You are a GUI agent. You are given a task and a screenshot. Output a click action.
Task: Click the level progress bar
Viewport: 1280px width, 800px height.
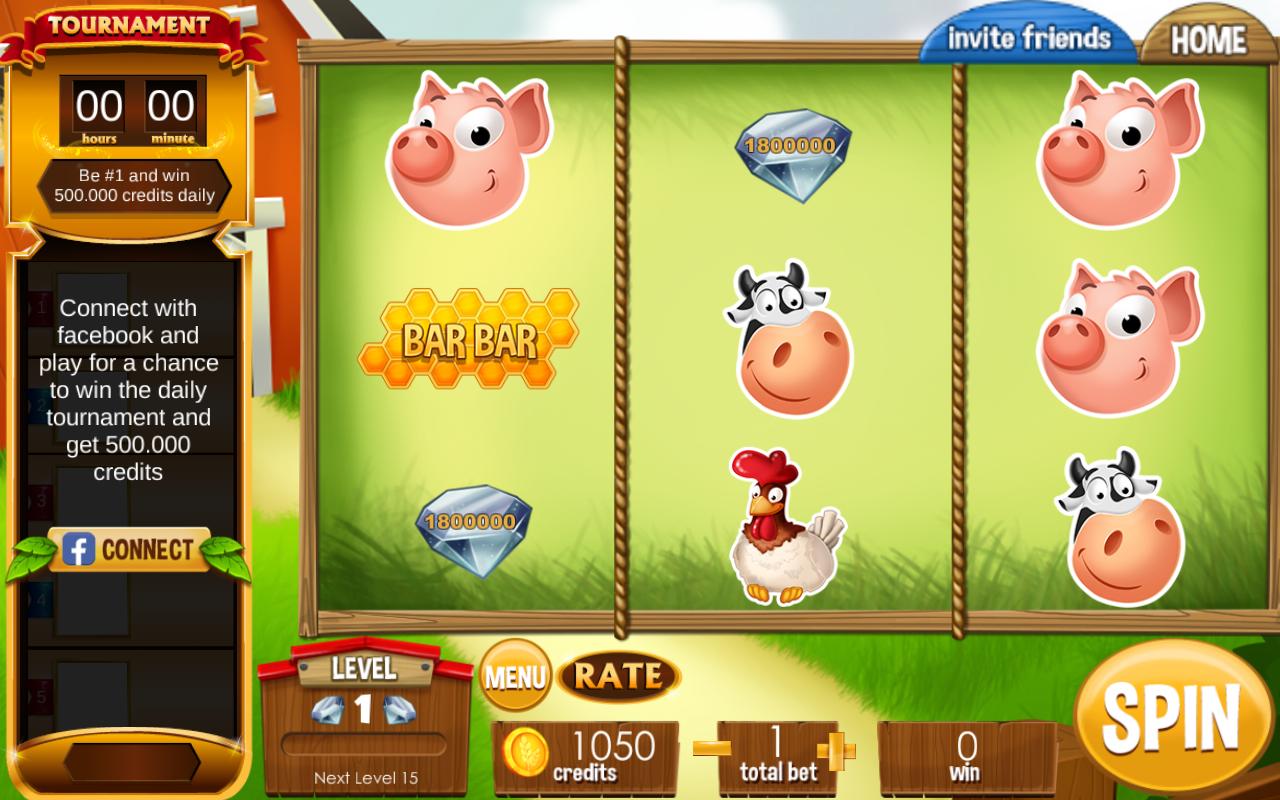click(x=366, y=741)
